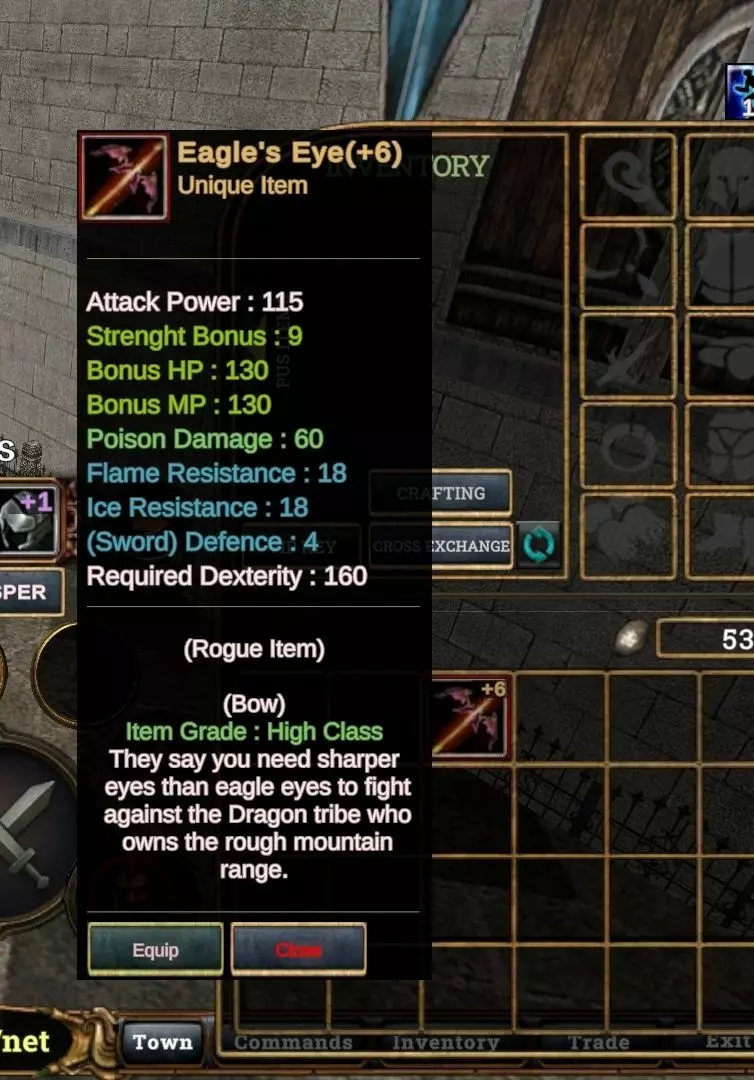Open the Trade menu
This screenshot has height=1080, width=754.
598,1042
